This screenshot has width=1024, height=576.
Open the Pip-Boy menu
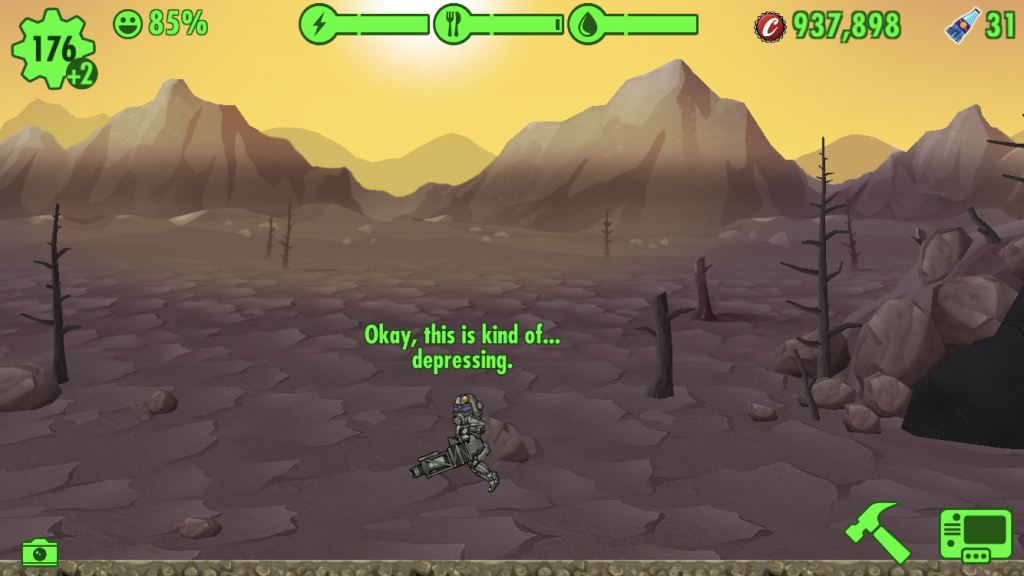975,535
